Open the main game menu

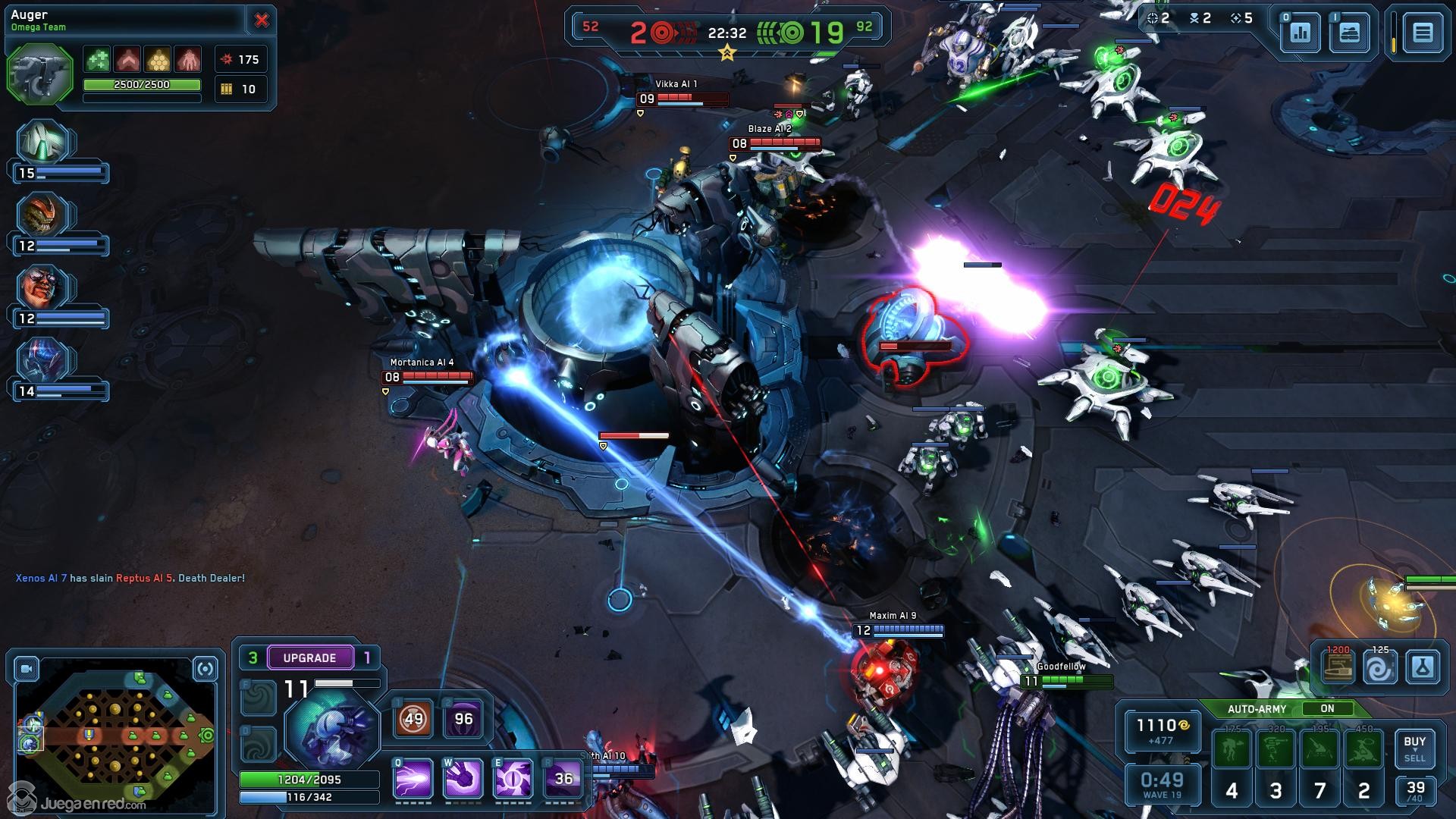coord(1423,33)
